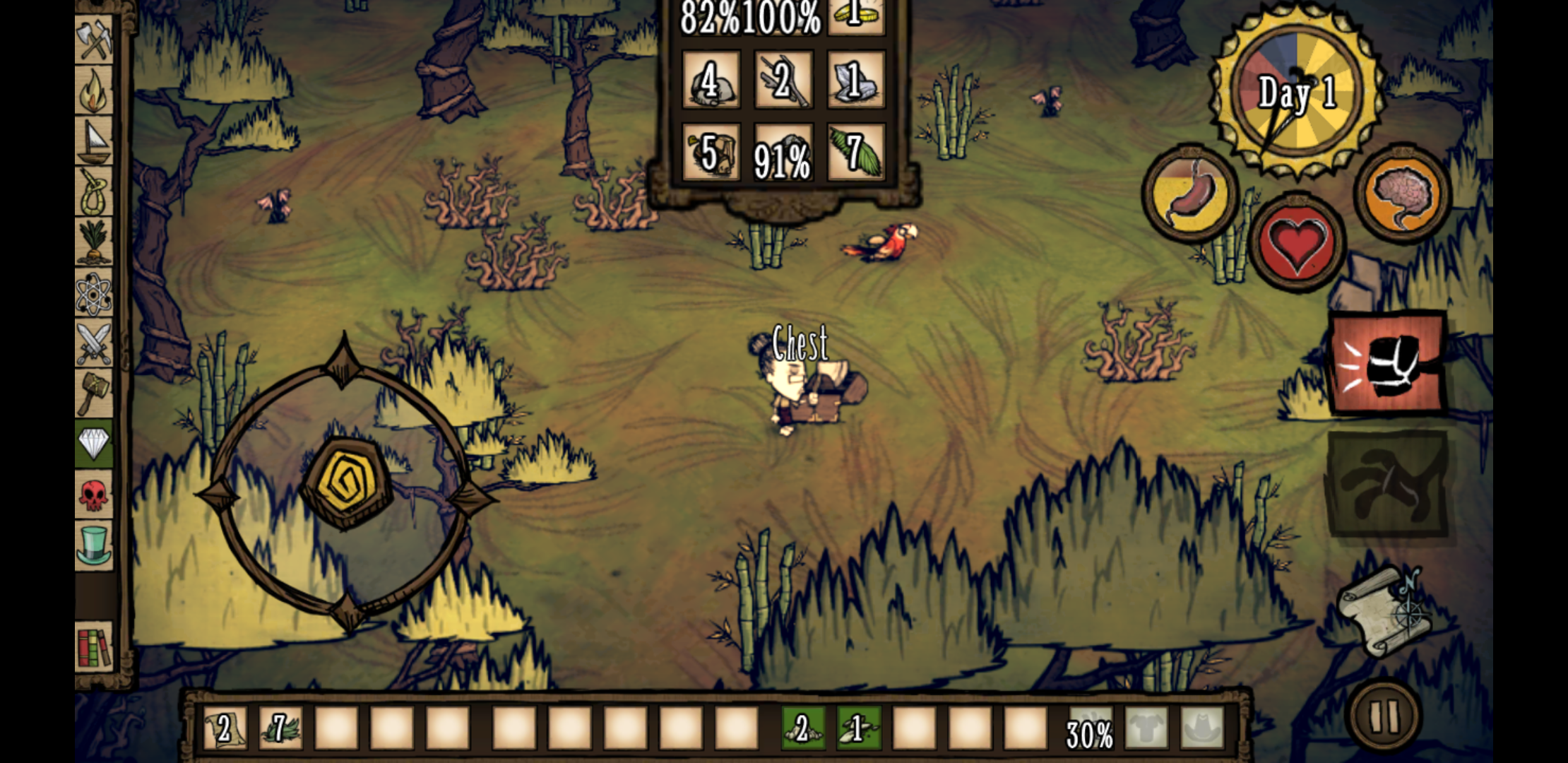
Task: Open the Fire crafting tab
Action: pos(94,90)
